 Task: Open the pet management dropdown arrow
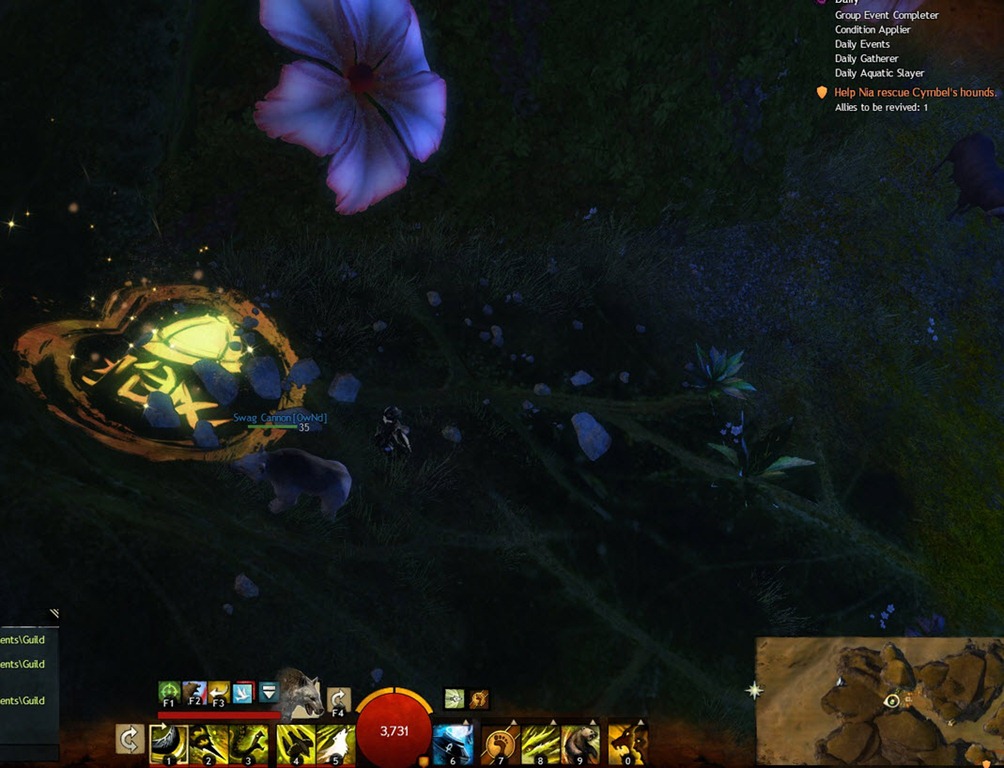point(268,692)
